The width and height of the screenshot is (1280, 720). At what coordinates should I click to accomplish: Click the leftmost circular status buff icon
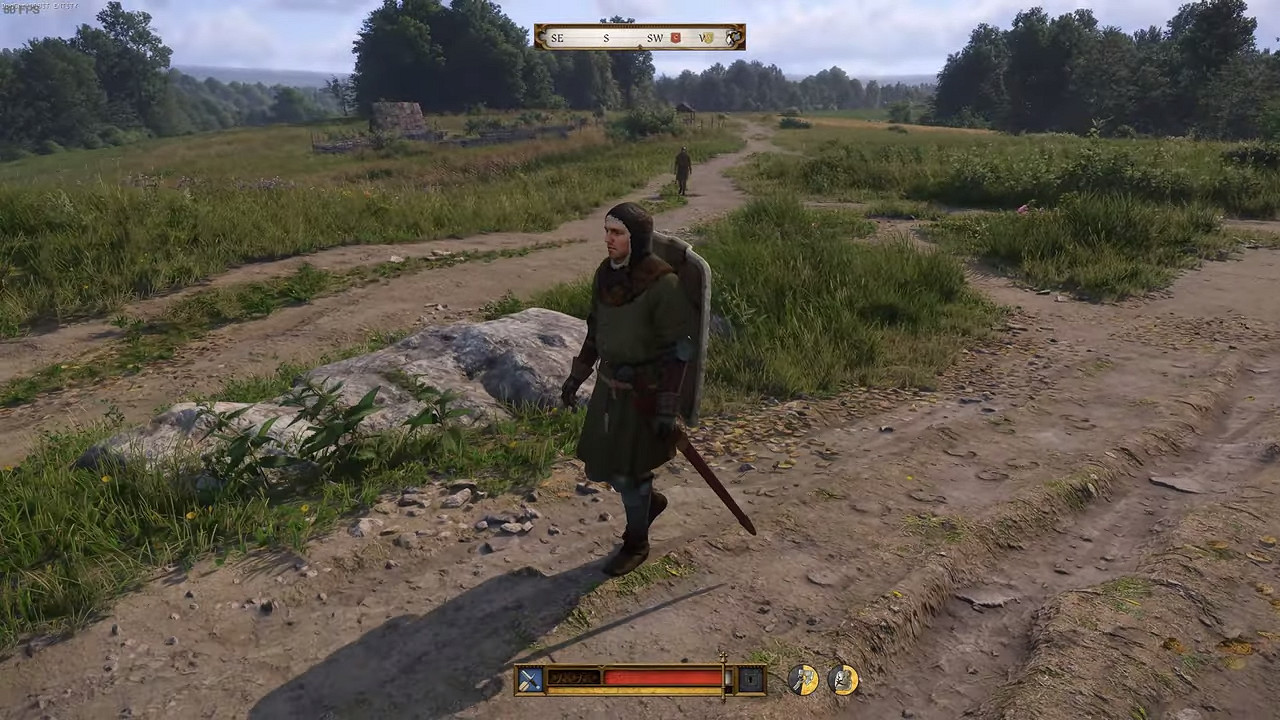[x=803, y=678]
